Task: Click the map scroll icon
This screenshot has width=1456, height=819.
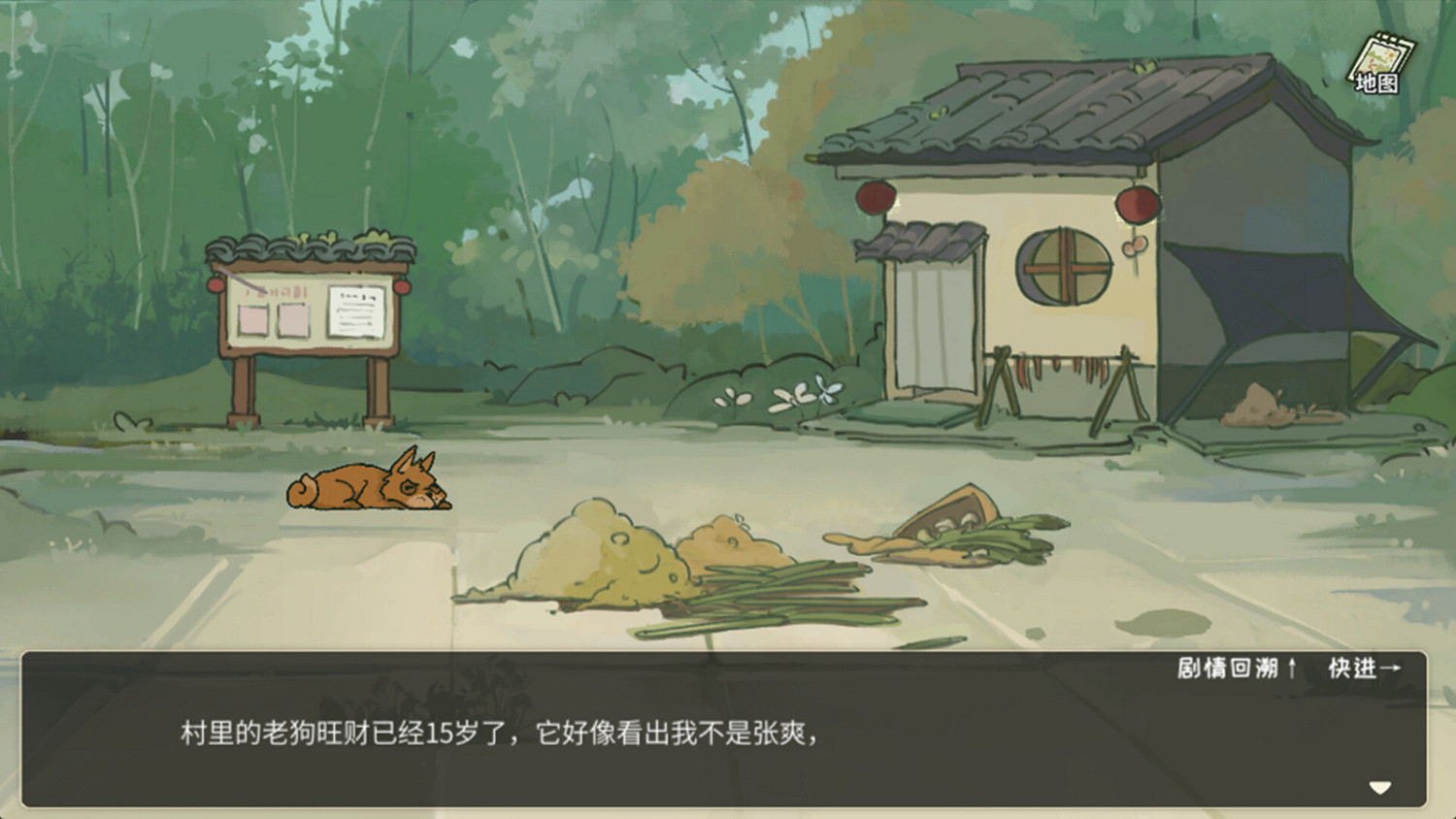Action: [x=1376, y=49]
